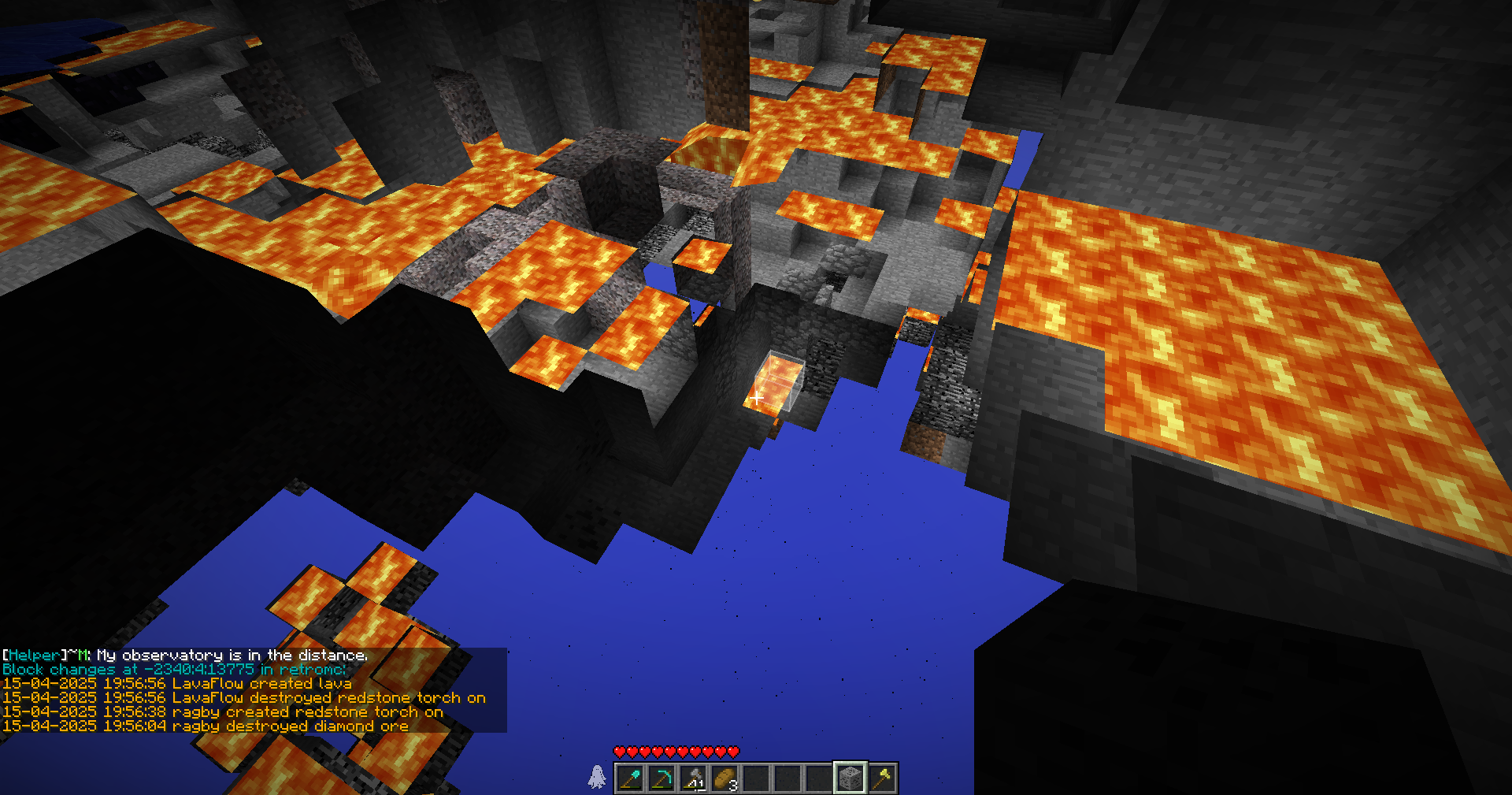This screenshot has height=795, width=1512.
Task: Click the highlighted cobblestone block slot
Action: tap(850, 778)
